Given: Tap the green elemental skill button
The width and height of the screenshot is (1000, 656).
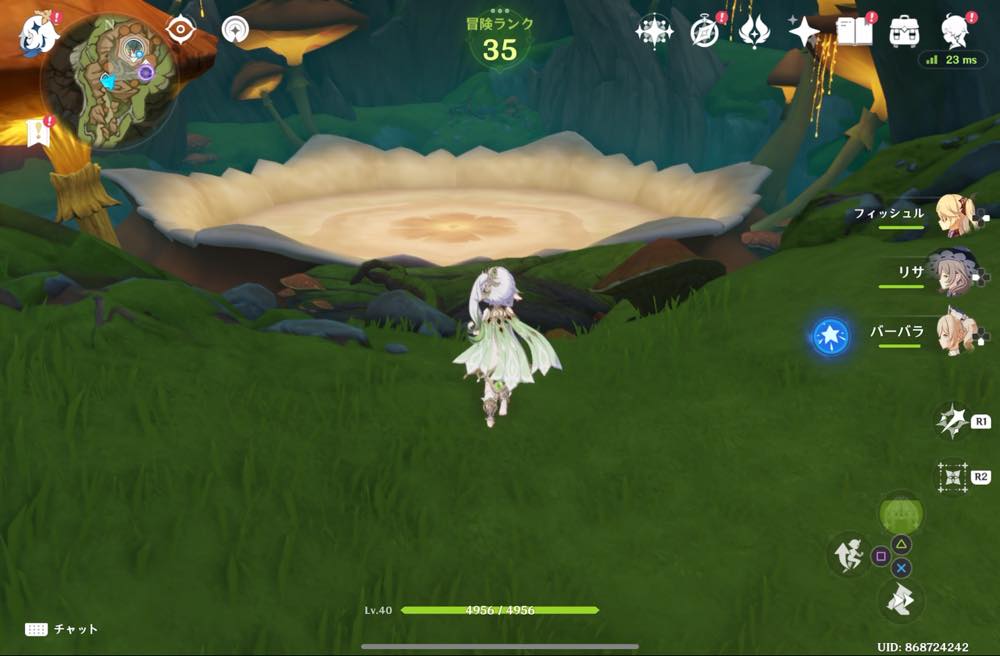Looking at the screenshot, I should click(901, 514).
